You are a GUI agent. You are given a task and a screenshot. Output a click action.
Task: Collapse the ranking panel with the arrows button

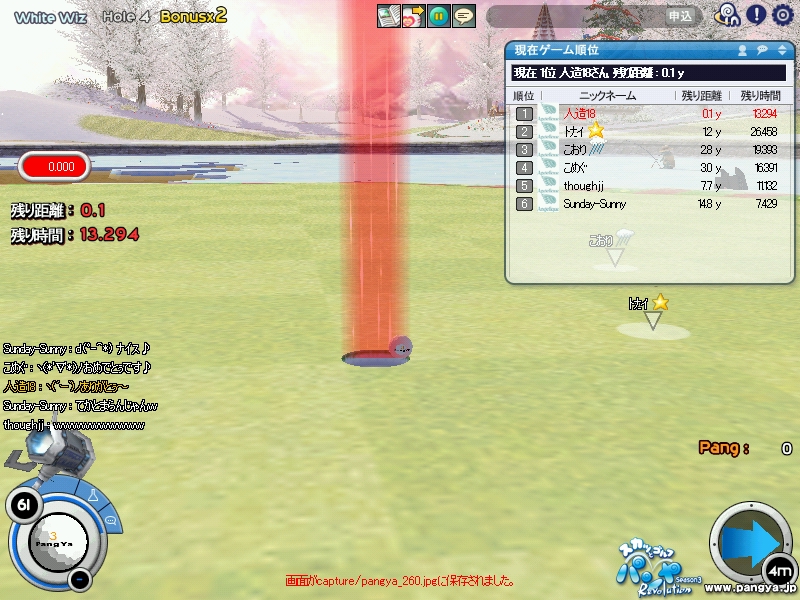tap(782, 50)
